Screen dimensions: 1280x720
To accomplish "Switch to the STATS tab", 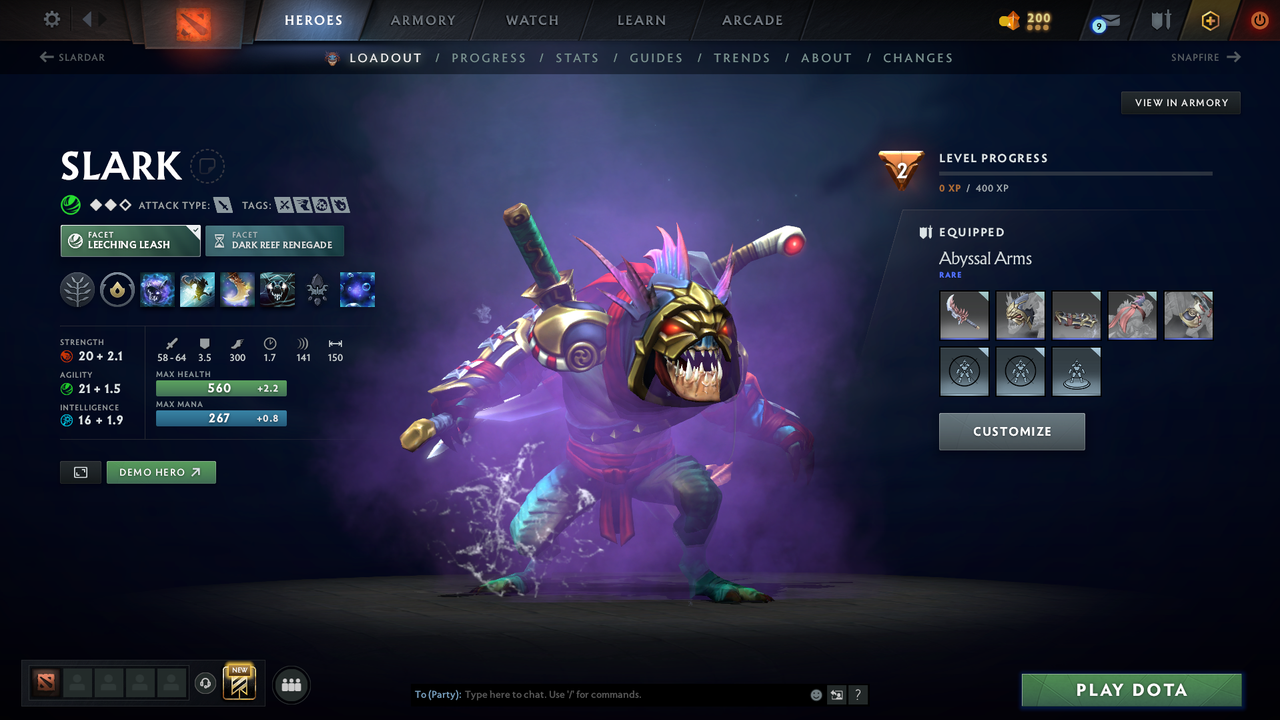I will click(x=577, y=58).
